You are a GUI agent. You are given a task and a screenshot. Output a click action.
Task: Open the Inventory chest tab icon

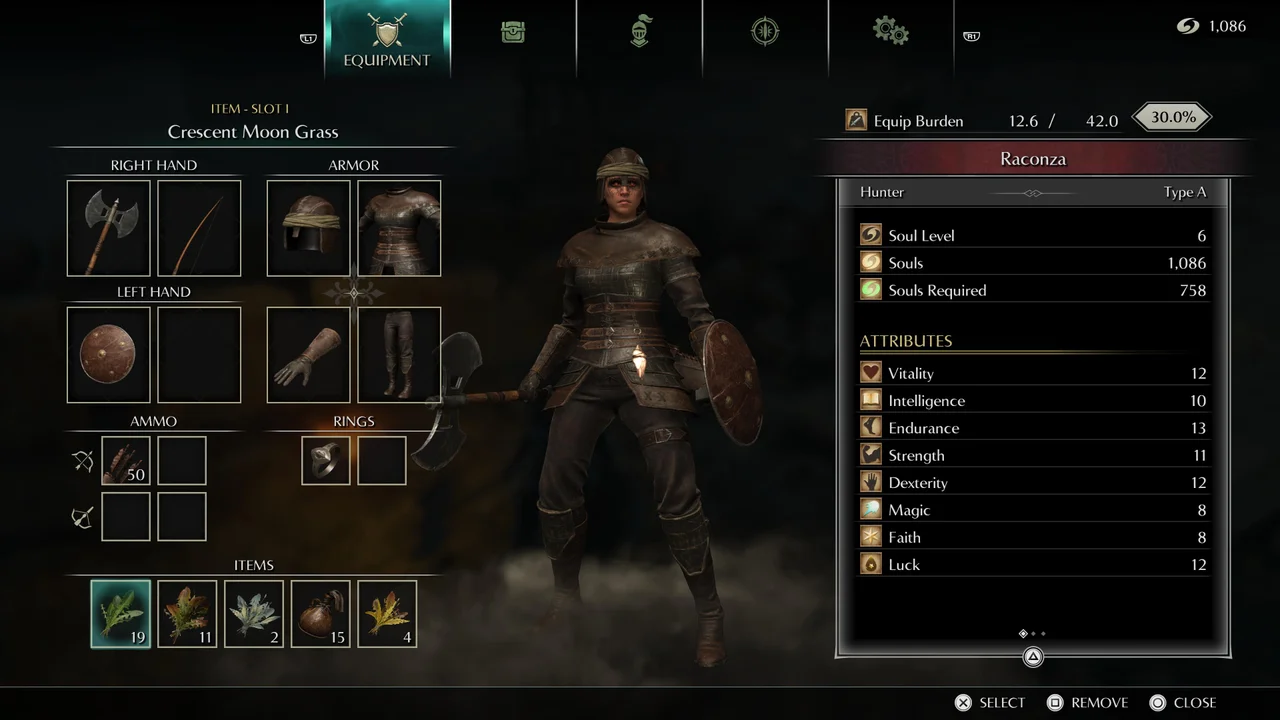[513, 32]
